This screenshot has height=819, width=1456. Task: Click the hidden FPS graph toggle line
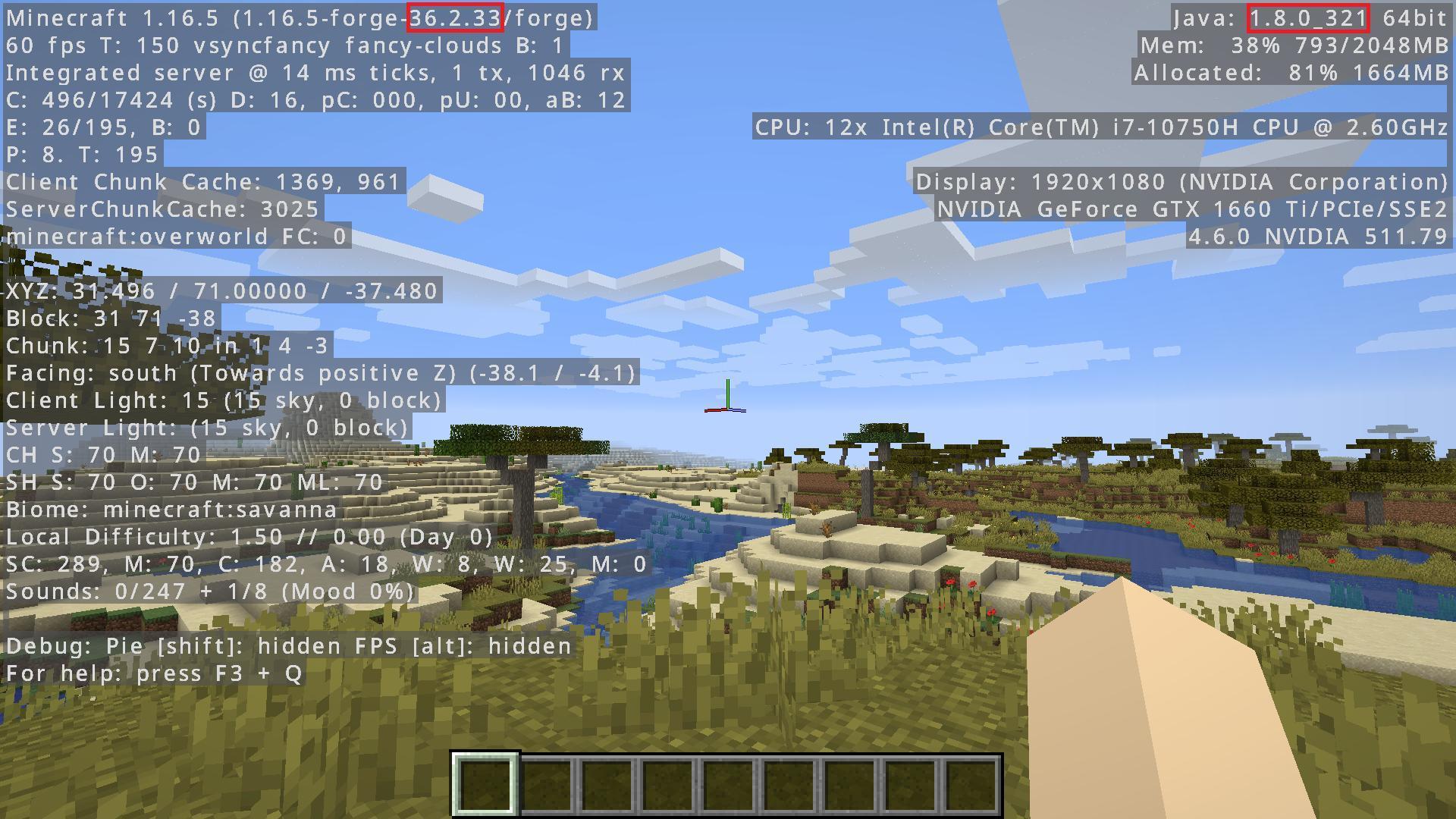click(x=288, y=645)
